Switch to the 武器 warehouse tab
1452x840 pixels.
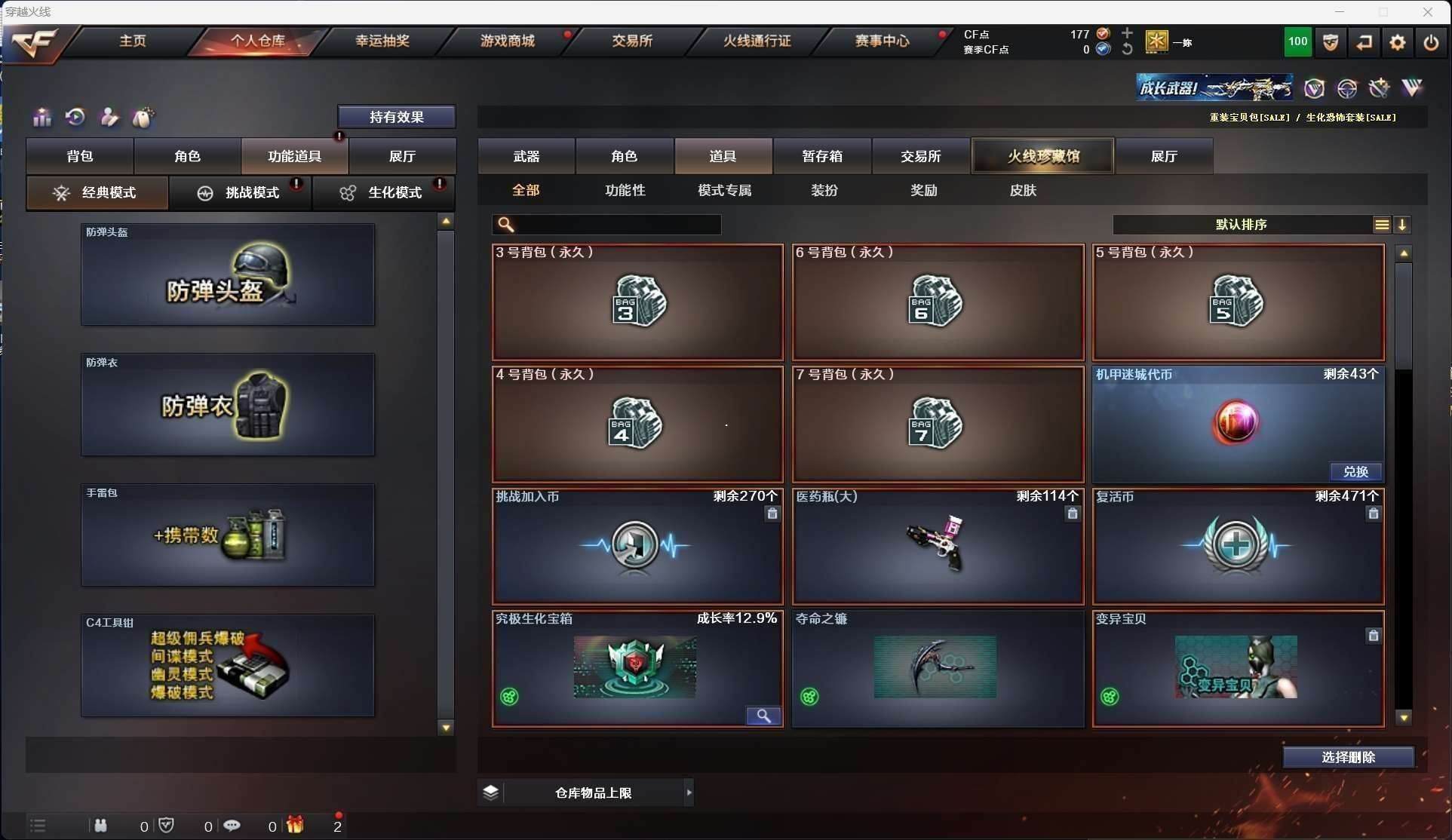(x=526, y=156)
